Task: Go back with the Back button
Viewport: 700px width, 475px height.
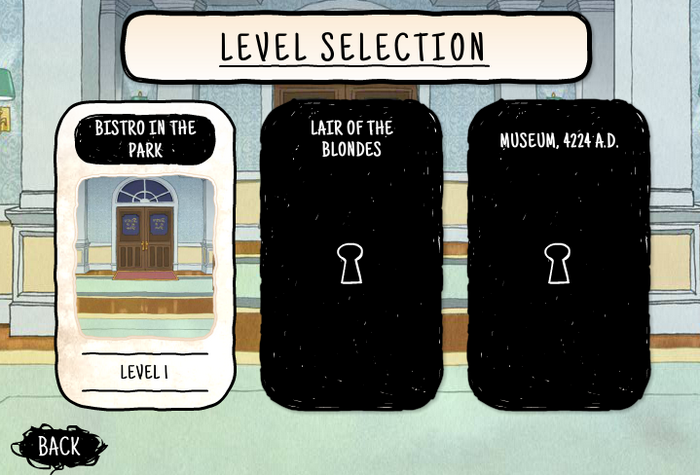Action: tap(58, 446)
